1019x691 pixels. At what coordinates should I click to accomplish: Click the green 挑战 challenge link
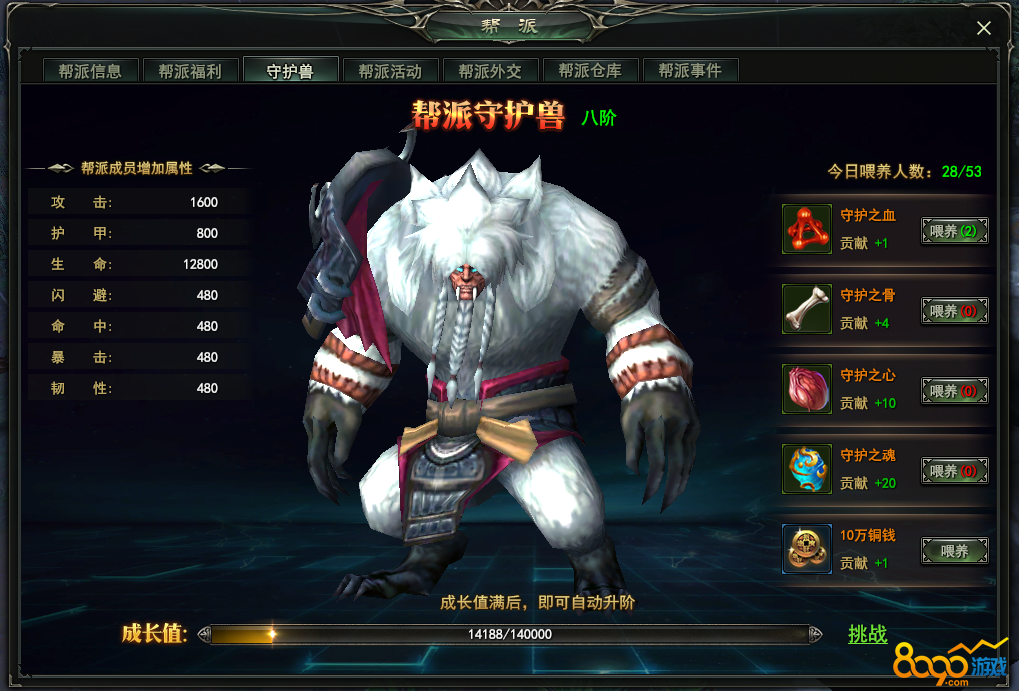[x=867, y=634]
